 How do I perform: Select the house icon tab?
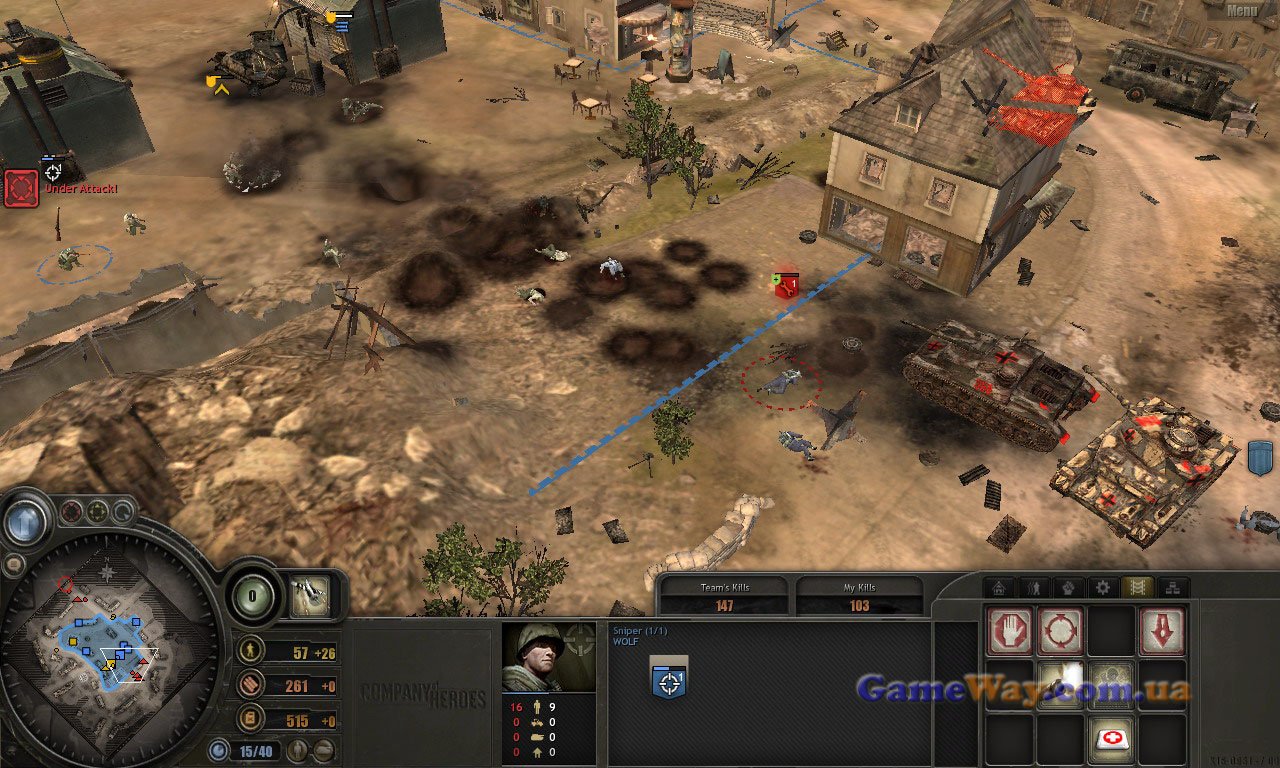click(x=998, y=588)
